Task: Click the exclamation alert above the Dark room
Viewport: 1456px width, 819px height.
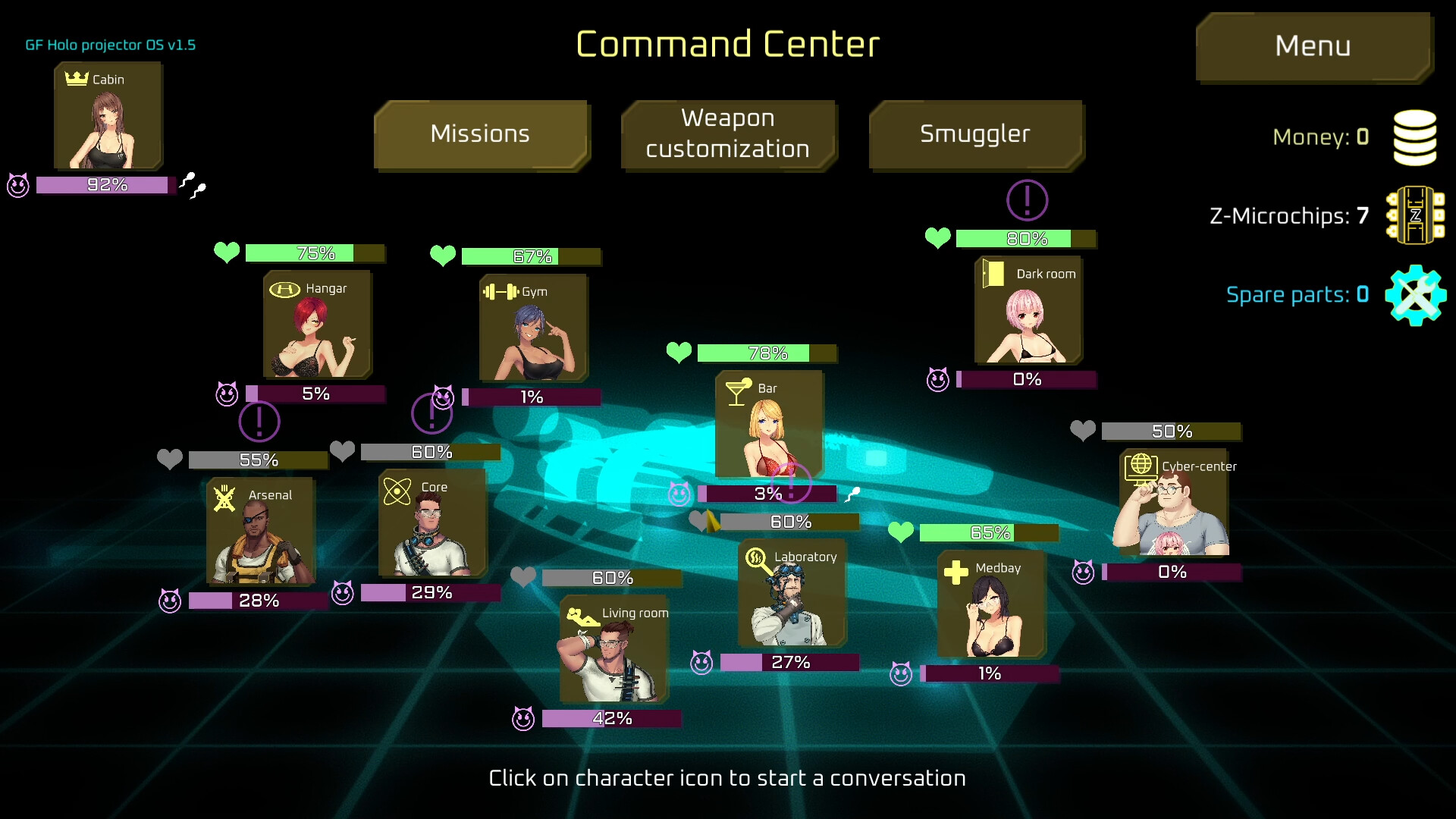Action: pos(1026,200)
